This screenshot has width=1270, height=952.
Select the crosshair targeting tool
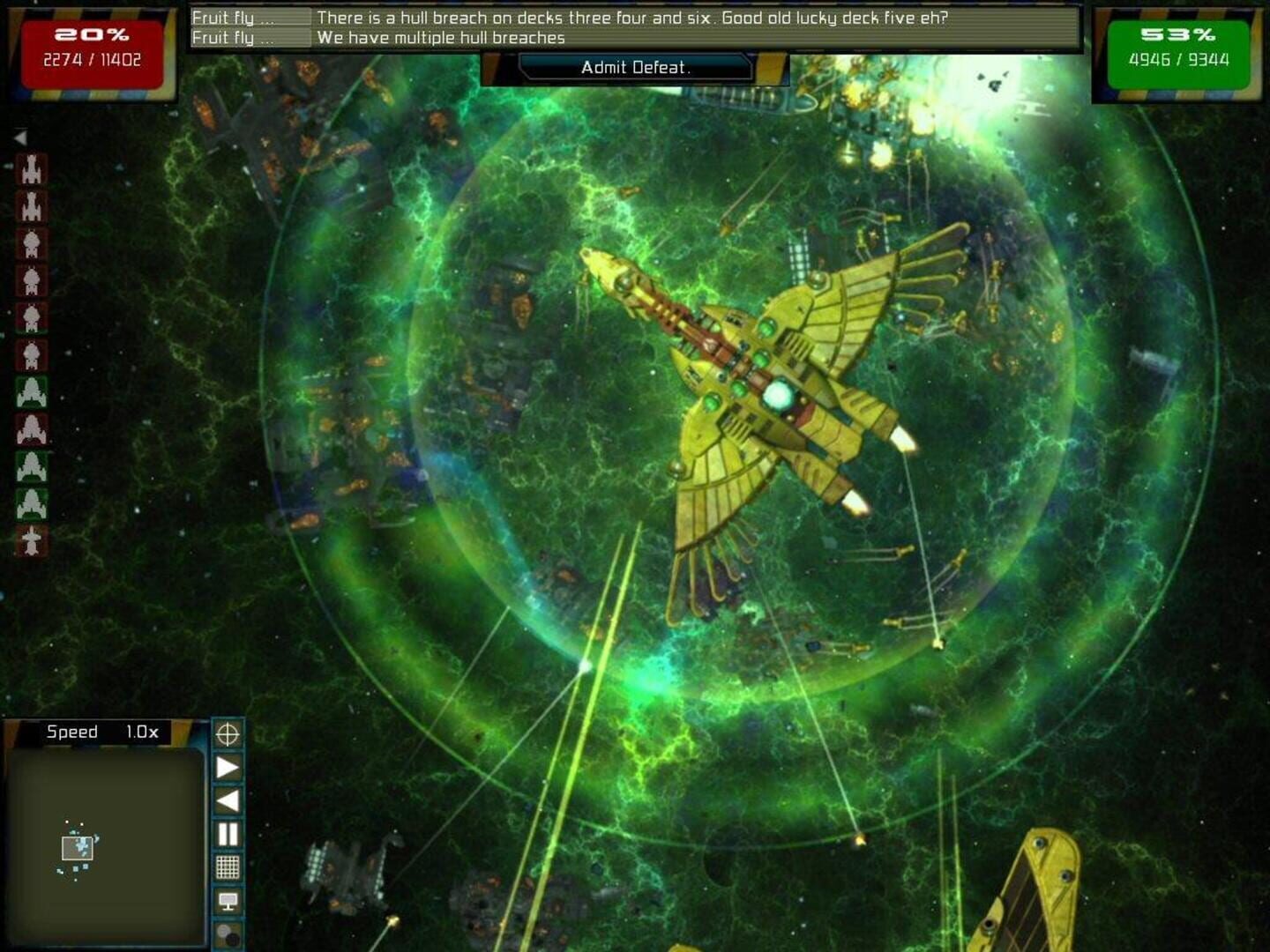(229, 733)
